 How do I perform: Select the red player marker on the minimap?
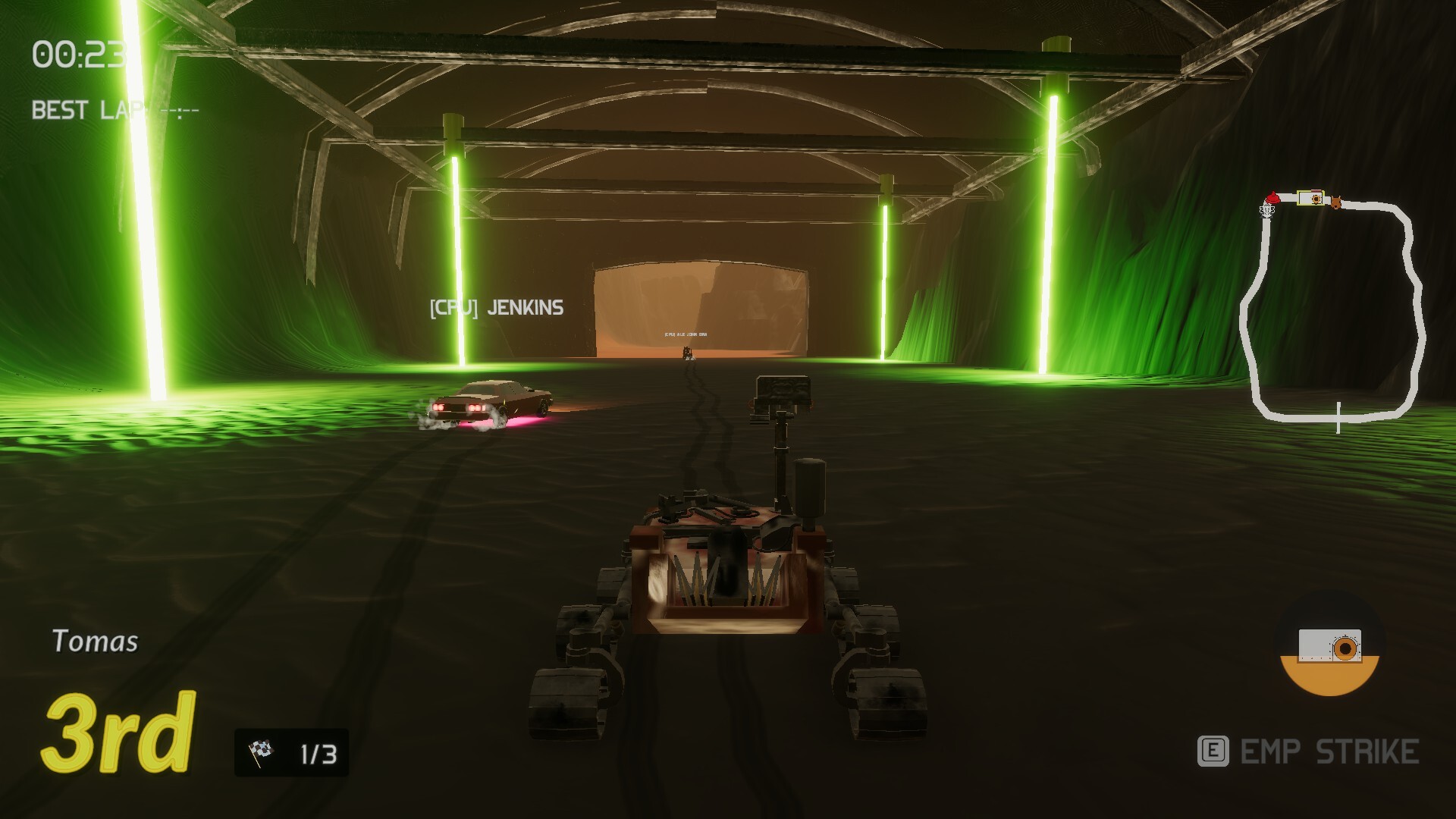[1272, 198]
